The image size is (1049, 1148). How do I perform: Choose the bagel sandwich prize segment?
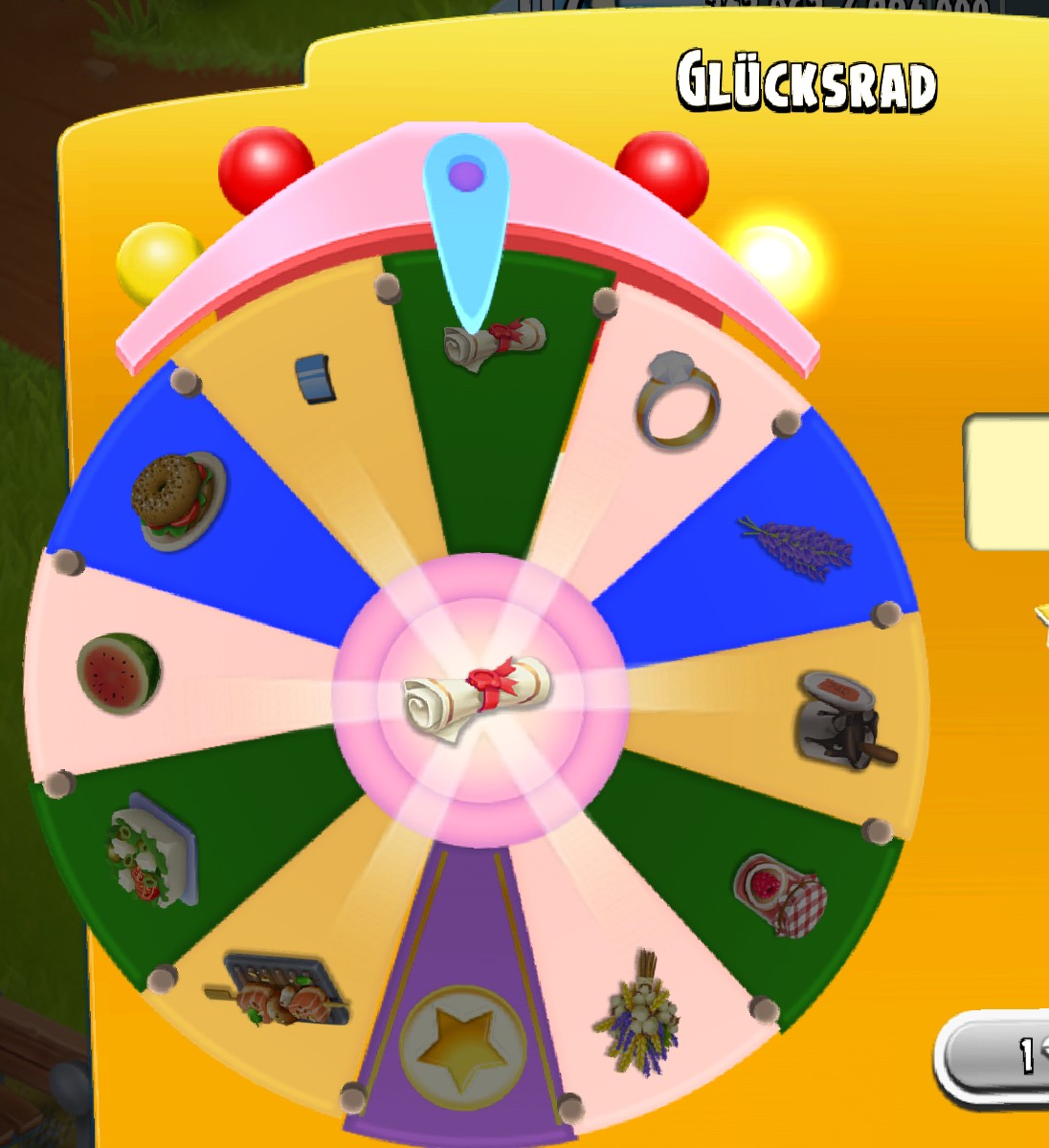pyautogui.click(x=179, y=499)
